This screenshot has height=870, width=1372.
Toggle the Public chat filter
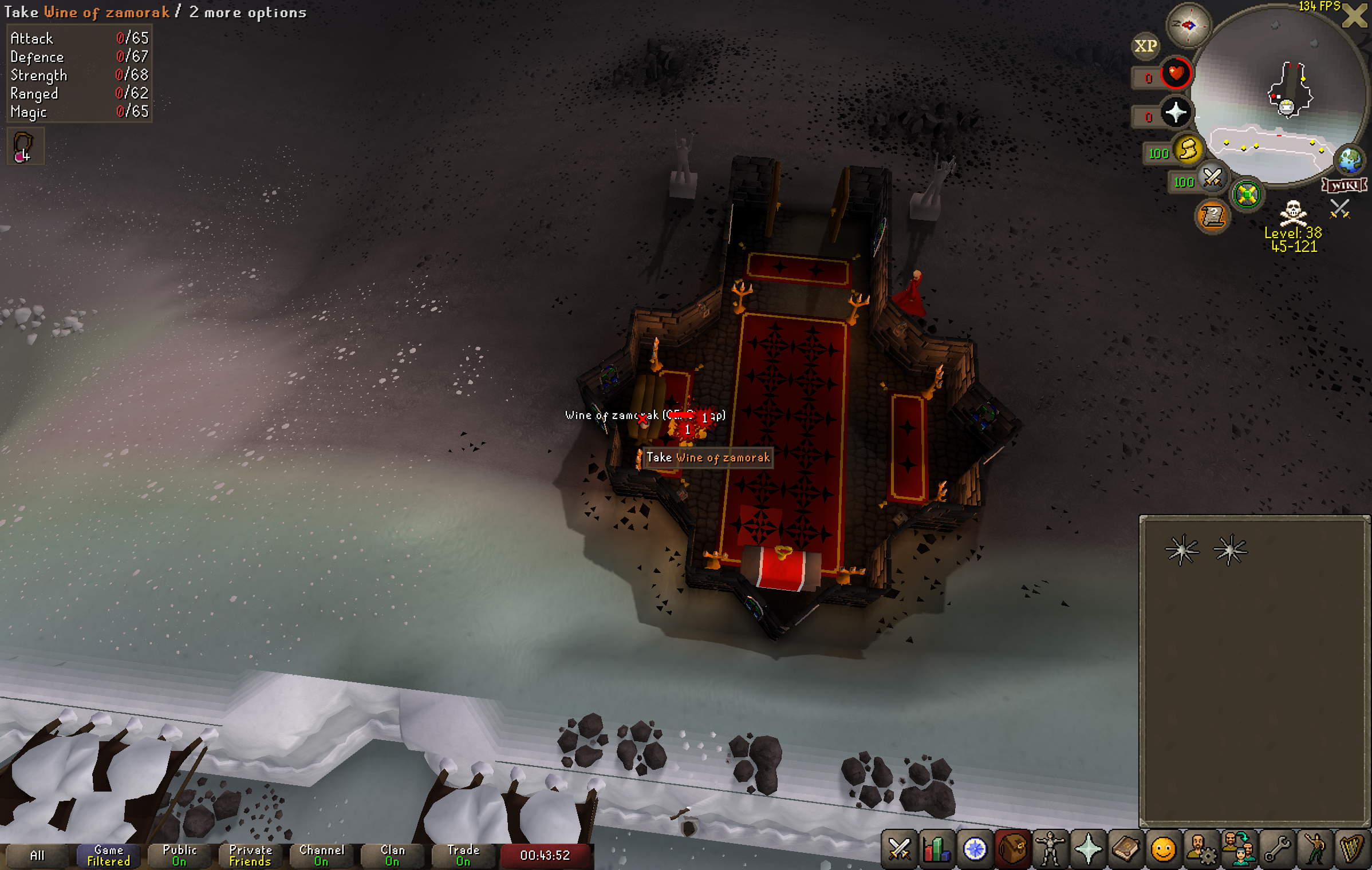[x=179, y=856]
